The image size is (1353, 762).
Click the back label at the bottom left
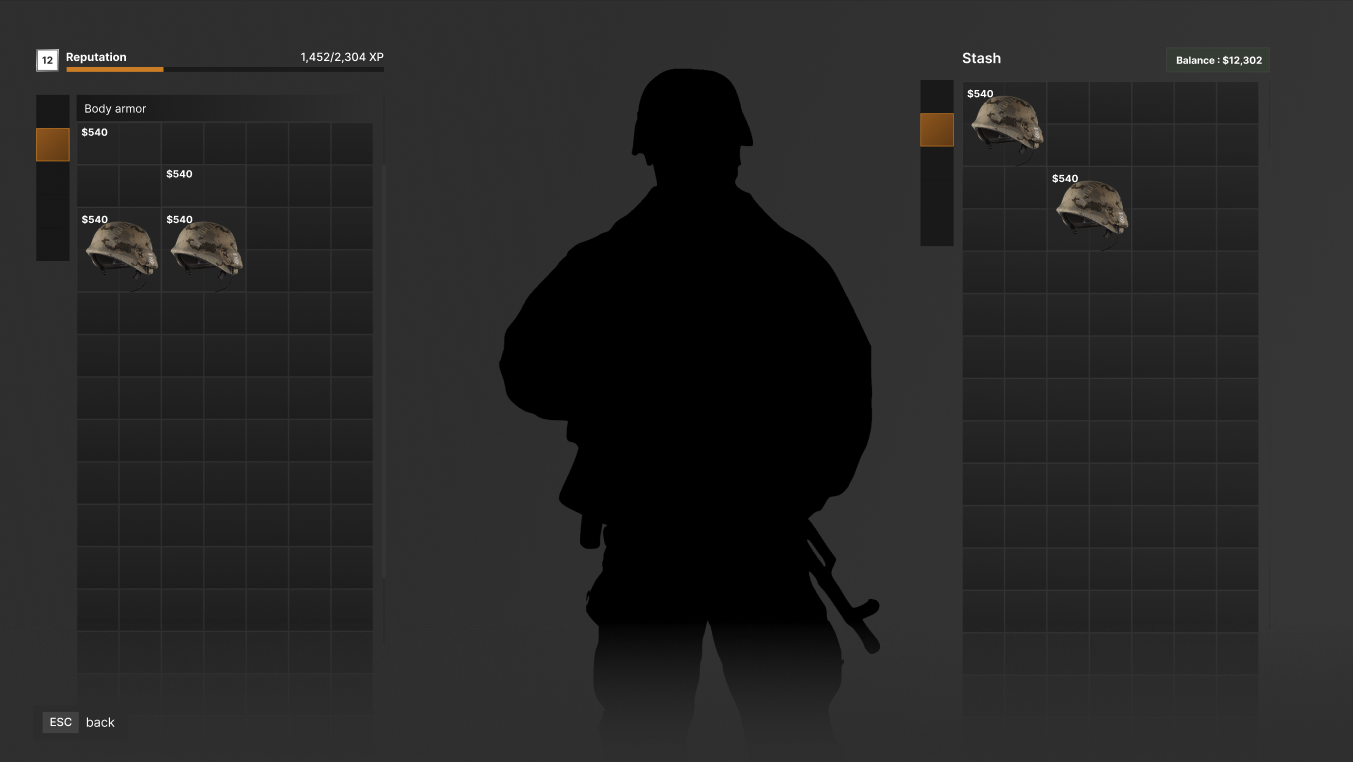(100, 722)
